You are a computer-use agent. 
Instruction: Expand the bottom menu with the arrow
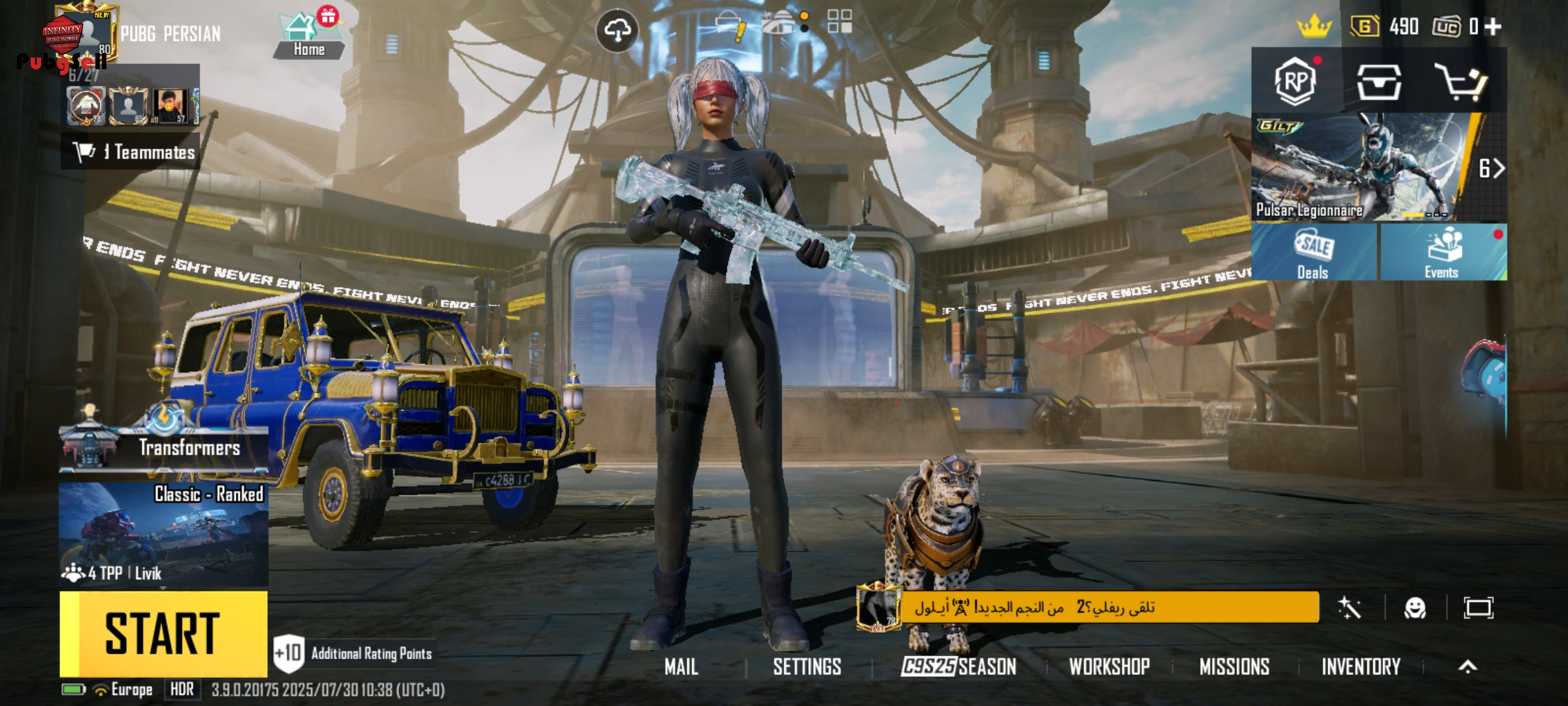pos(1467,667)
